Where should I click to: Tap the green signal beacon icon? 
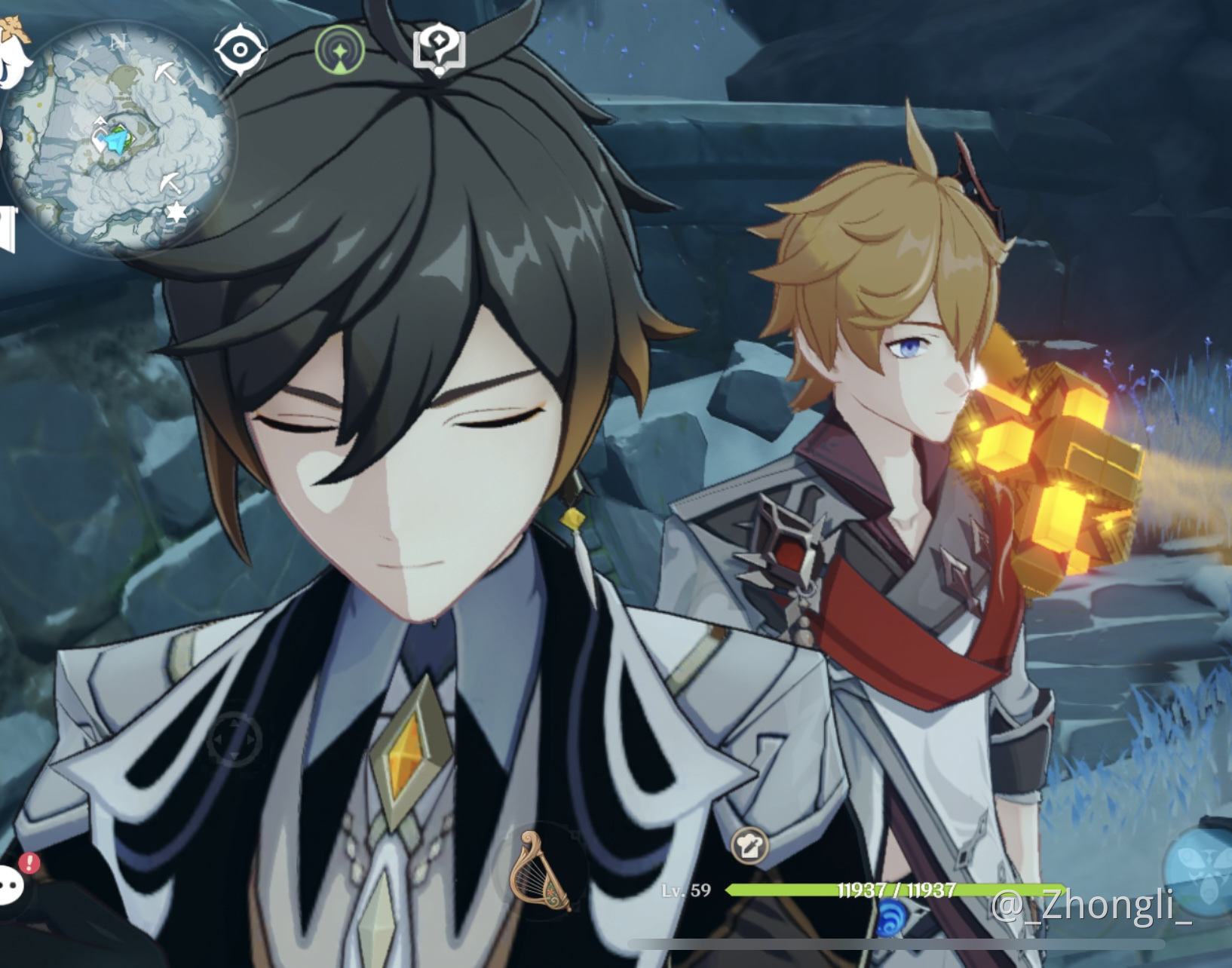(x=340, y=51)
